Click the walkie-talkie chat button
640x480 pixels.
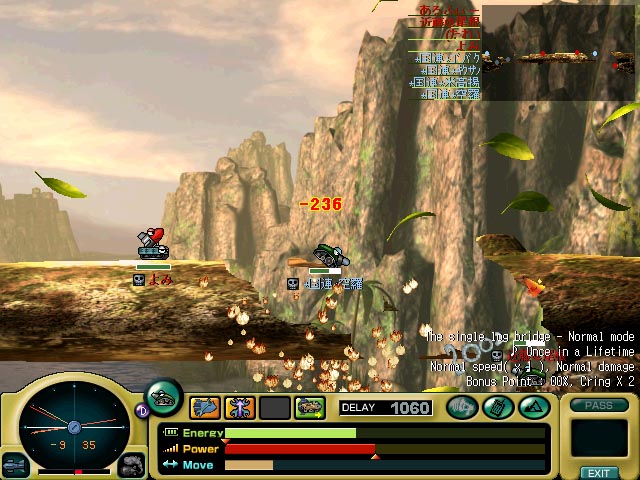[x=498, y=407]
